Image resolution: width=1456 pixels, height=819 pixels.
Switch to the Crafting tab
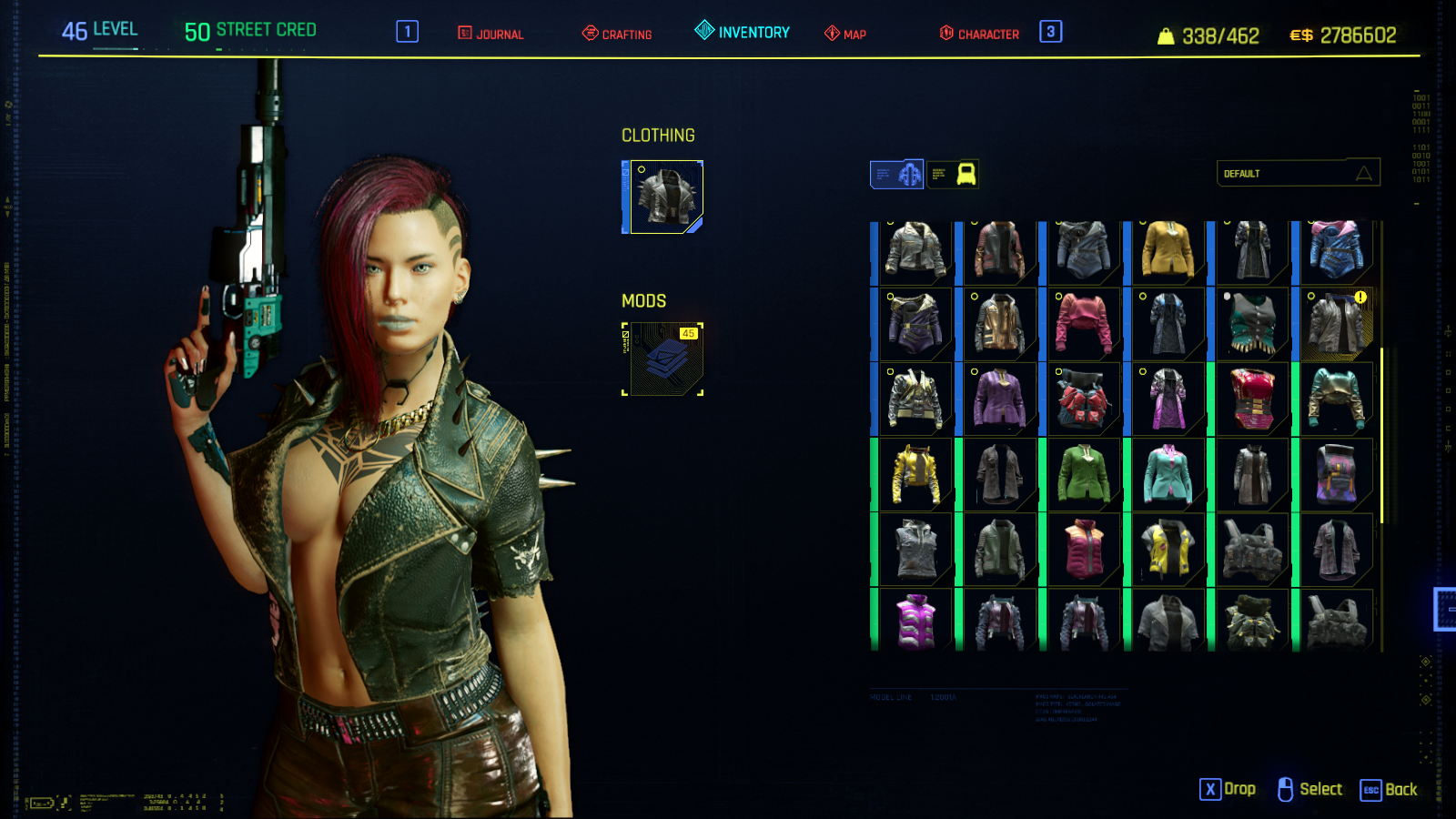pyautogui.click(x=617, y=34)
